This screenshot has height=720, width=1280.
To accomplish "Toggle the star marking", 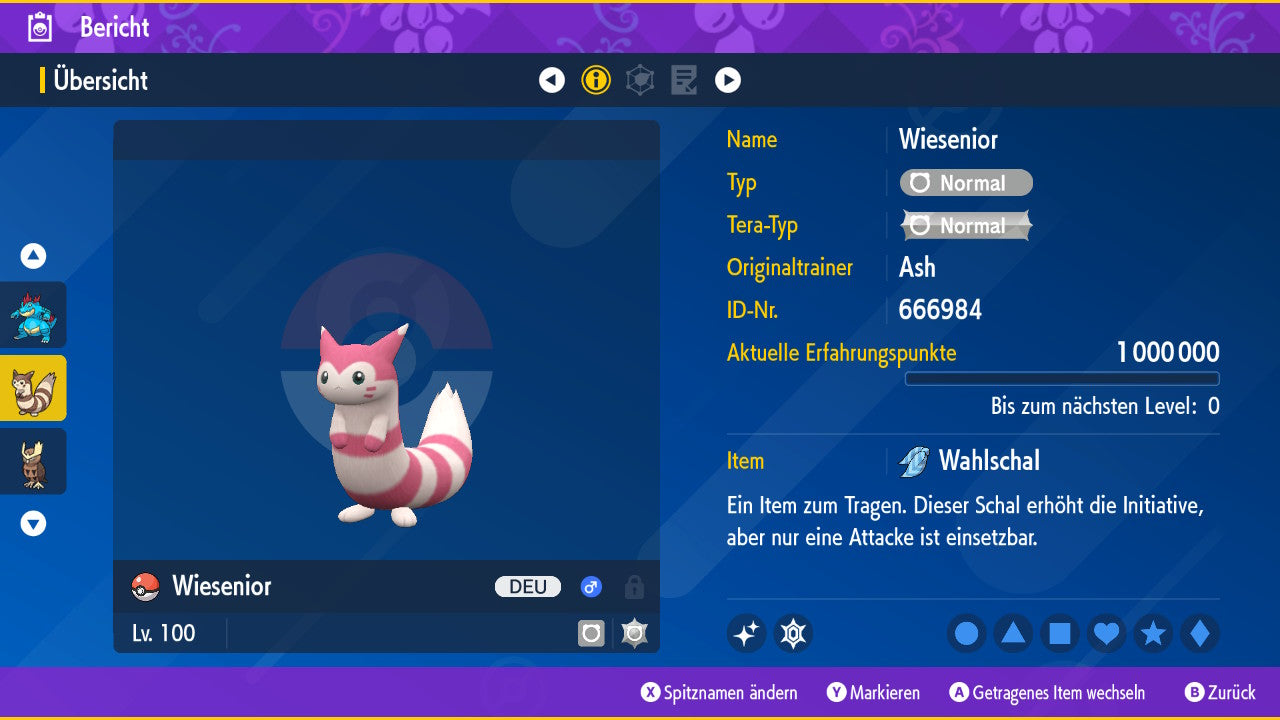I will 1153,633.
